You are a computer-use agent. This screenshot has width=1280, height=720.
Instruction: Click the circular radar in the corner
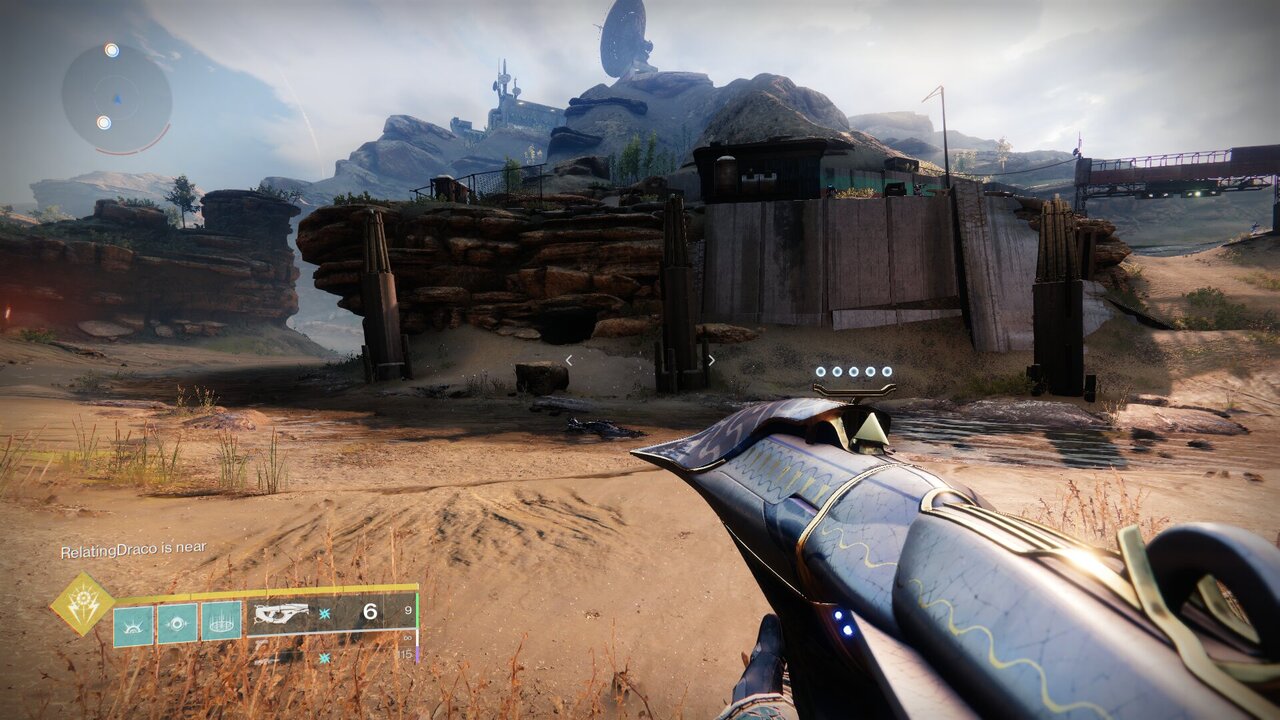[x=116, y=98]
